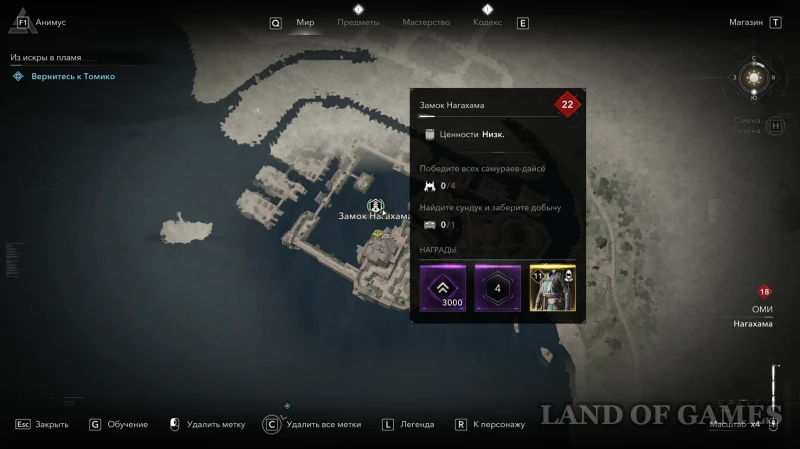Open the Обучение tutorial

128,424
